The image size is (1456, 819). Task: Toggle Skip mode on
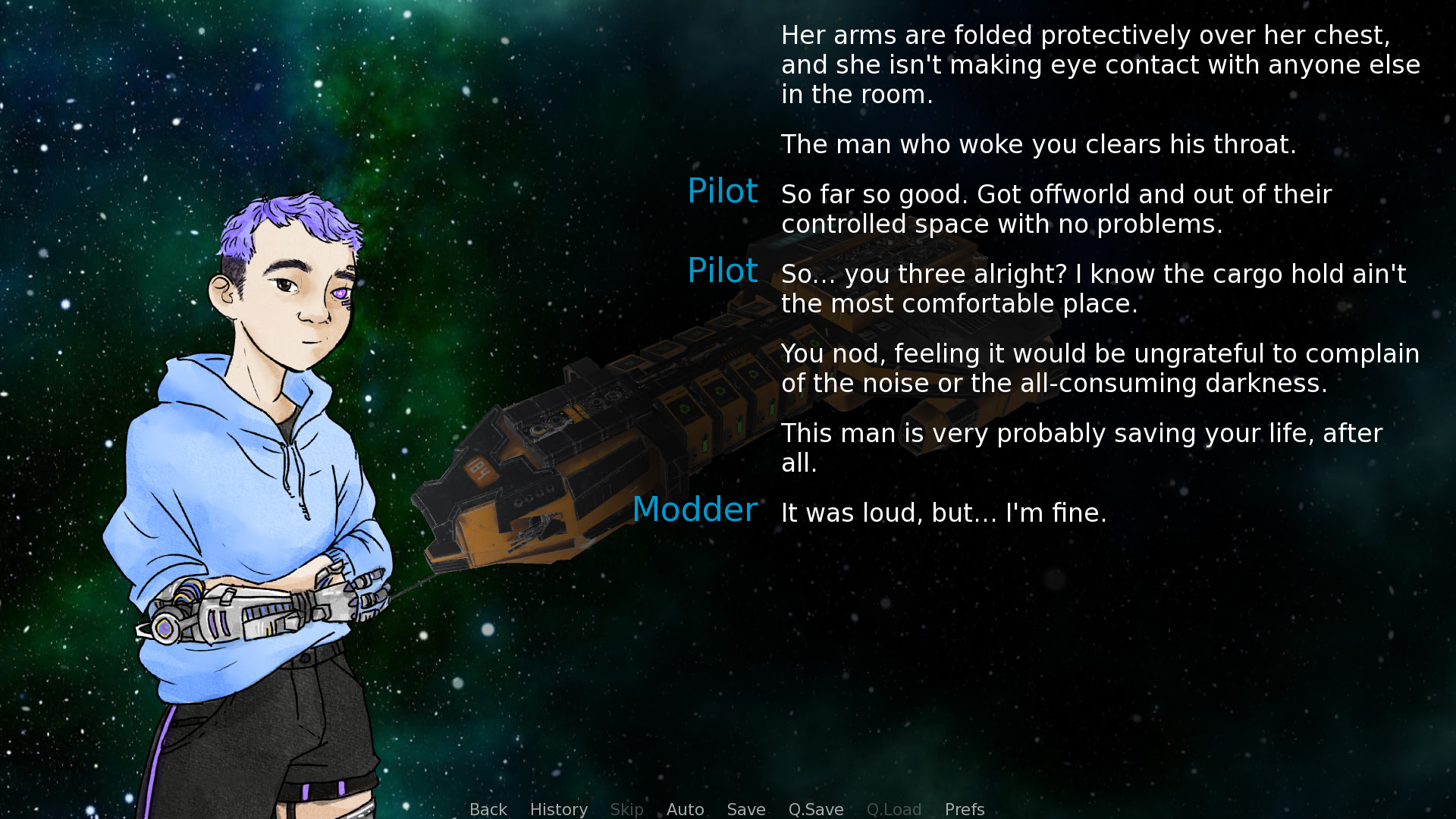click(627, 809)
